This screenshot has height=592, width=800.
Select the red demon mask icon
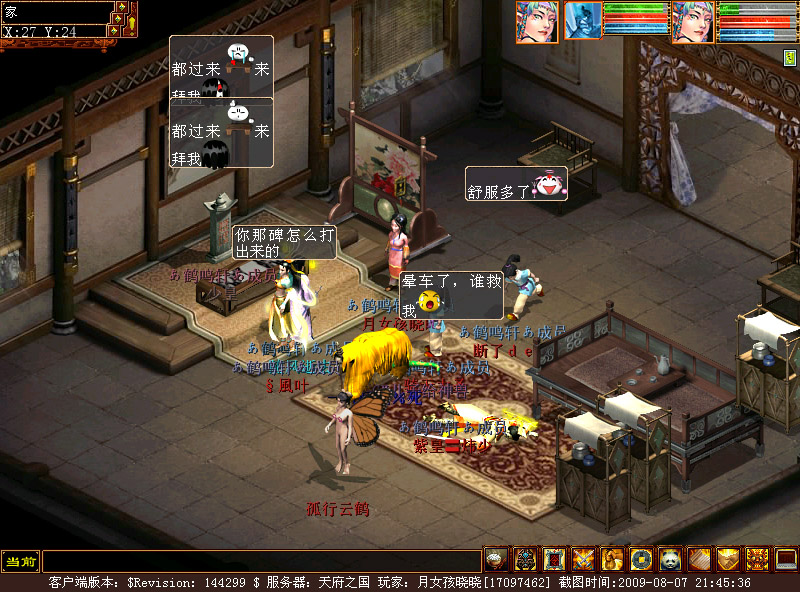click(757, 559)
